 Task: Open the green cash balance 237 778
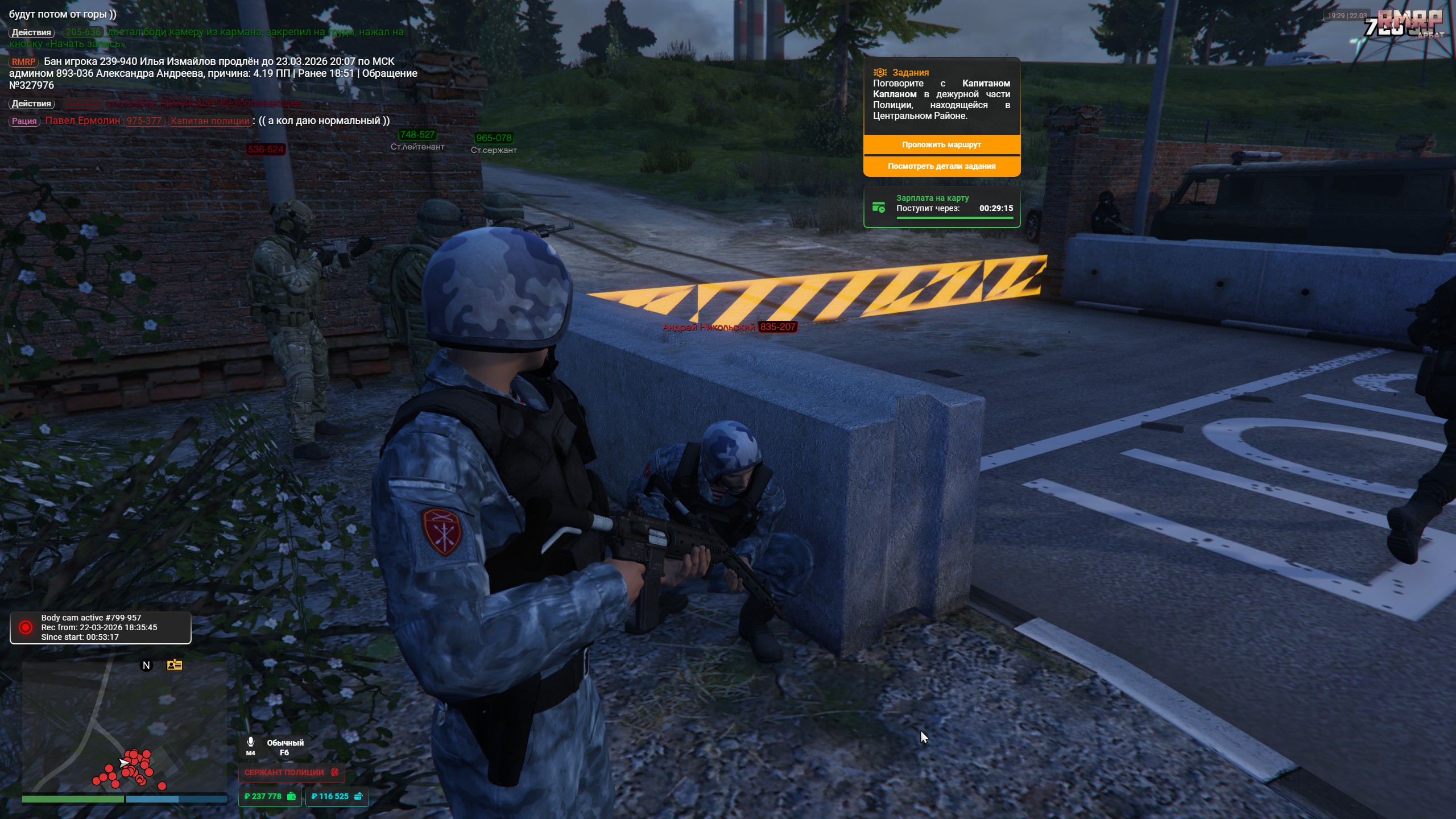270,796
